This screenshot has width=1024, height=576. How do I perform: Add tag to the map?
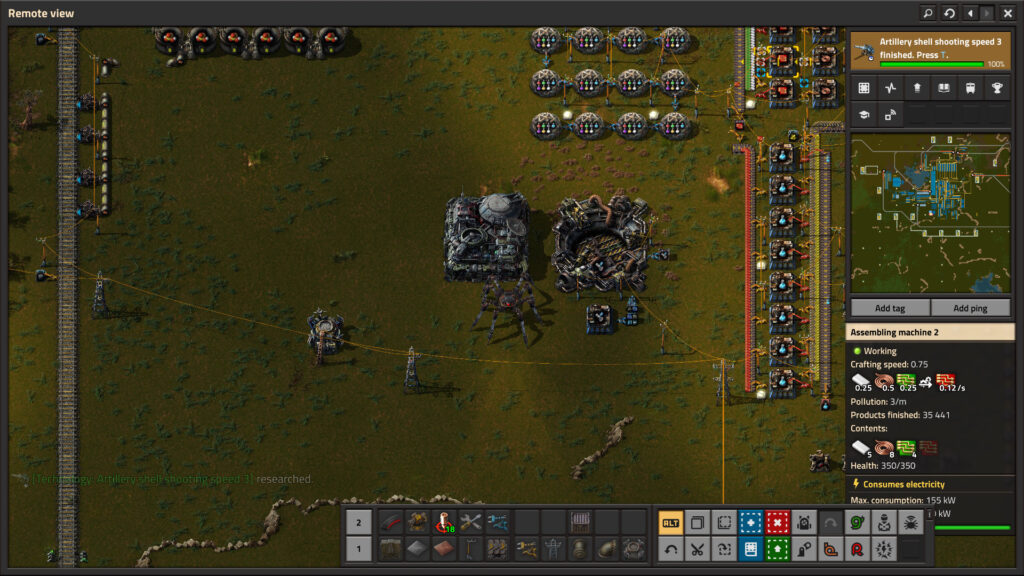(890, 308)
